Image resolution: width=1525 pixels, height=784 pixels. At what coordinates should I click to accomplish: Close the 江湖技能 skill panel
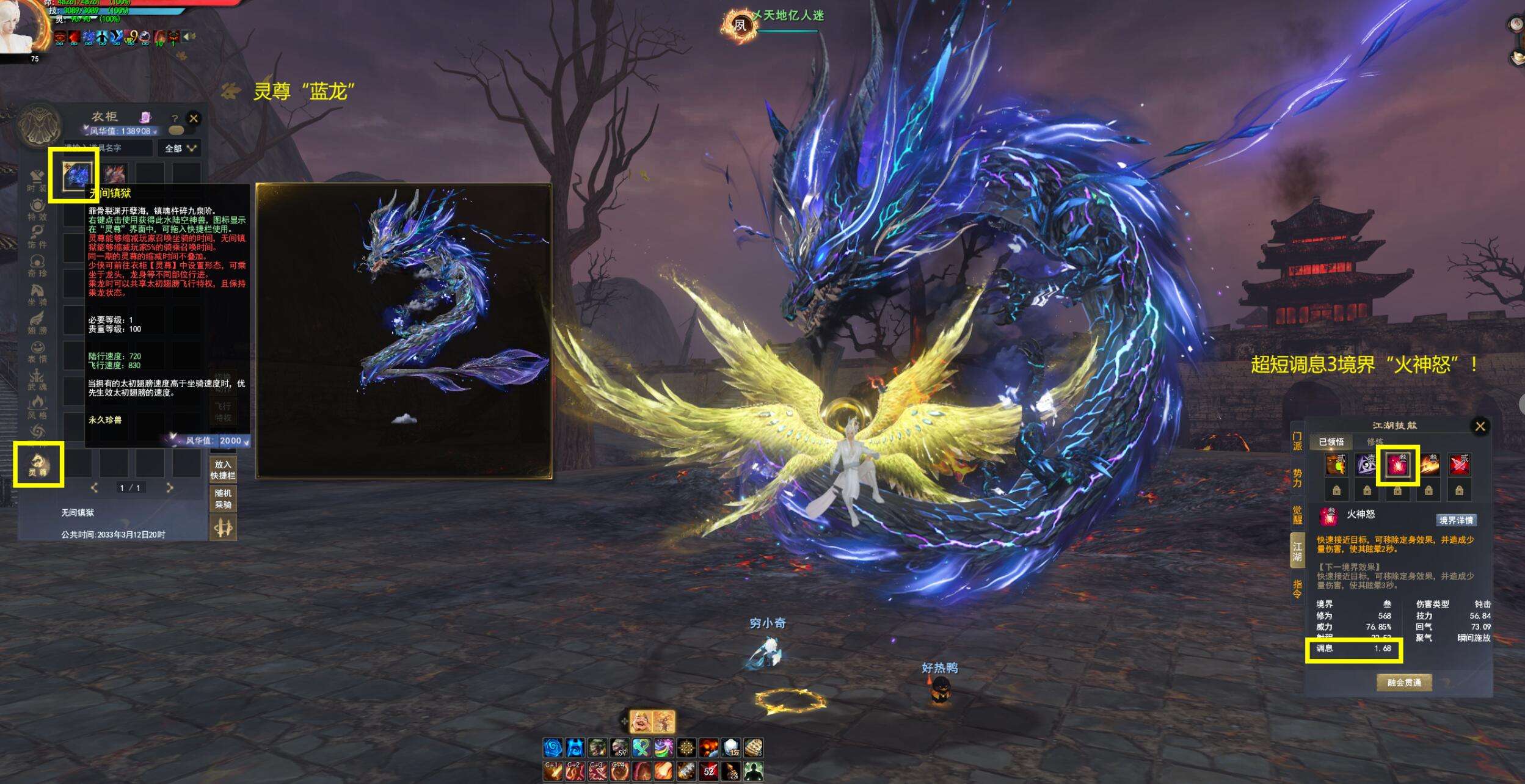[1480, 426]
